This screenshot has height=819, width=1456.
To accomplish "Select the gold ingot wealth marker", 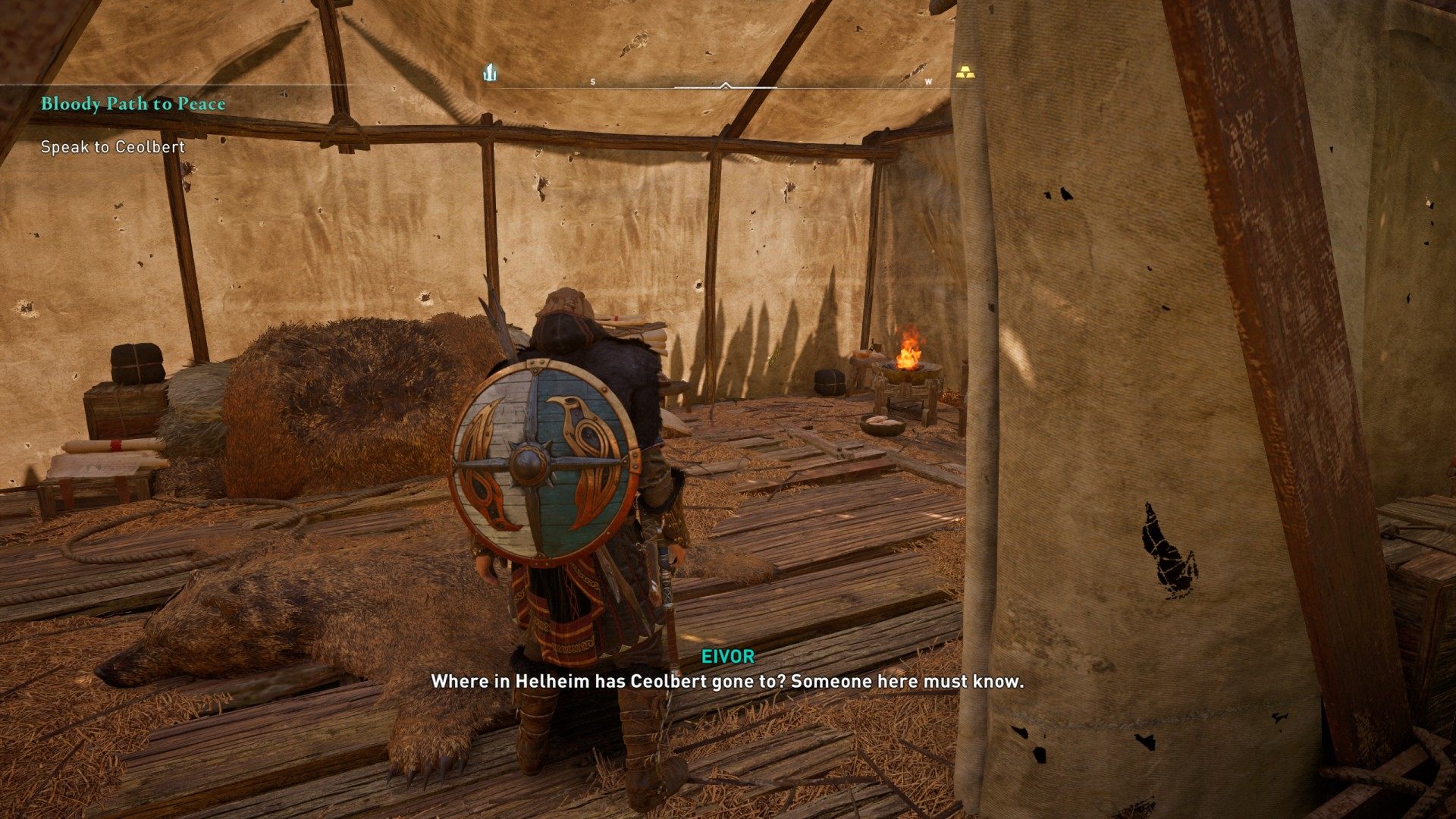I will tap(963, 73).
